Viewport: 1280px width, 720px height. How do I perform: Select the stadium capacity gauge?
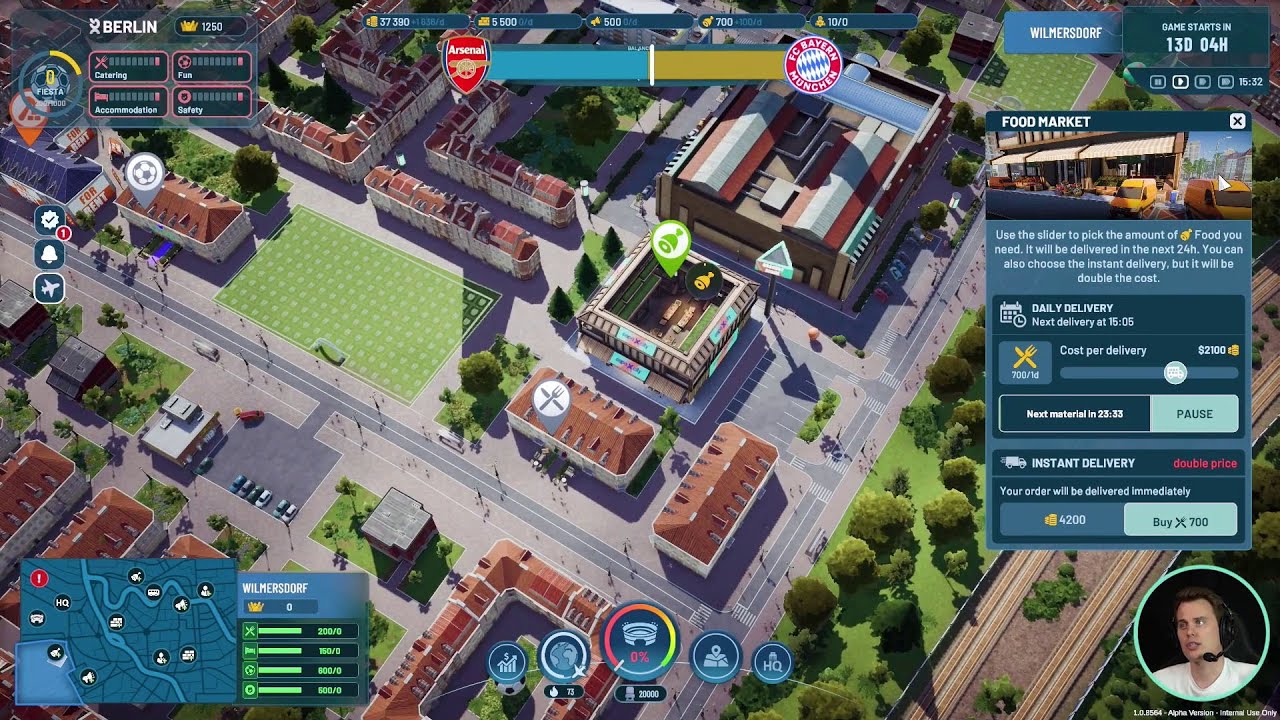point(639,642)
